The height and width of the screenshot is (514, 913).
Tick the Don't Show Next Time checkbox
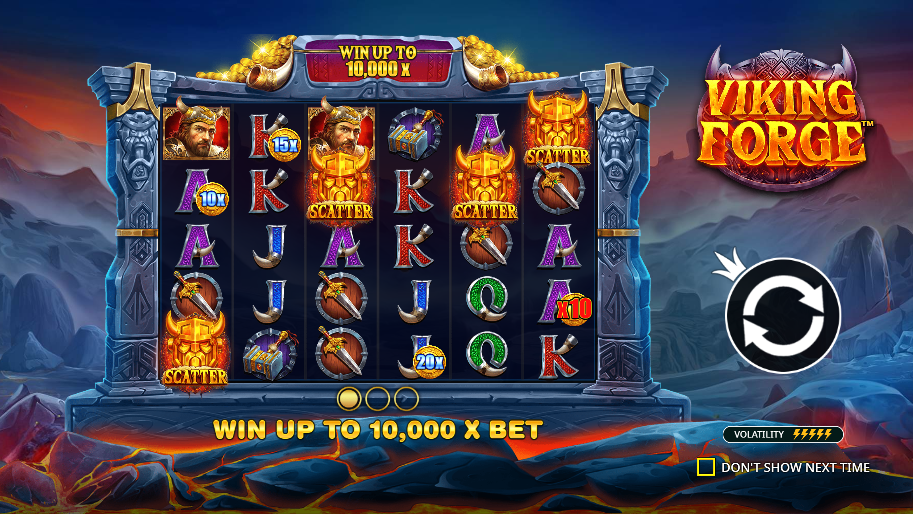[706, 467]
